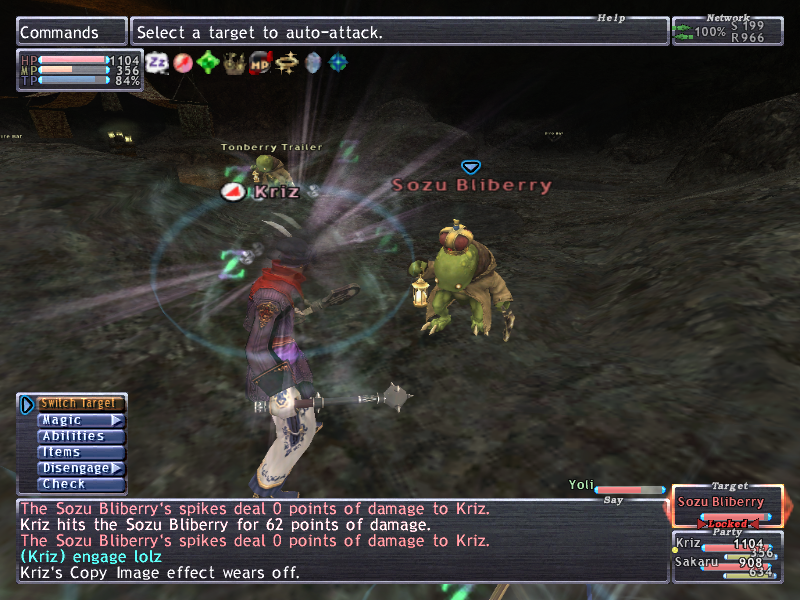Click the MP status effect icon
Image resolution: width=800 pixels, height=600 pixels.
tap(261, 63)
